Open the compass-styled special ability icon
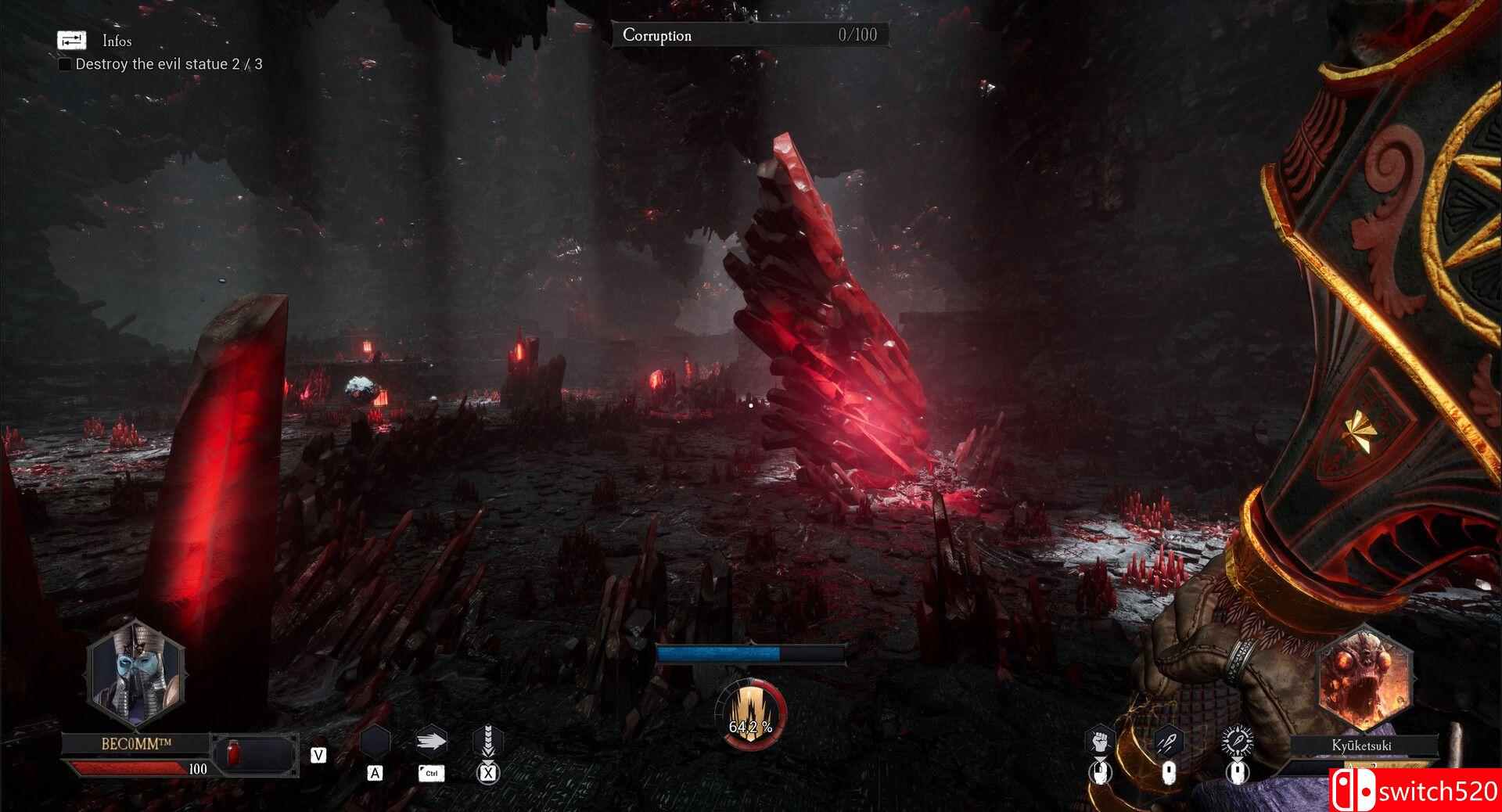This screenshot has width=1502, height=812. click(x=1237, y=739)
